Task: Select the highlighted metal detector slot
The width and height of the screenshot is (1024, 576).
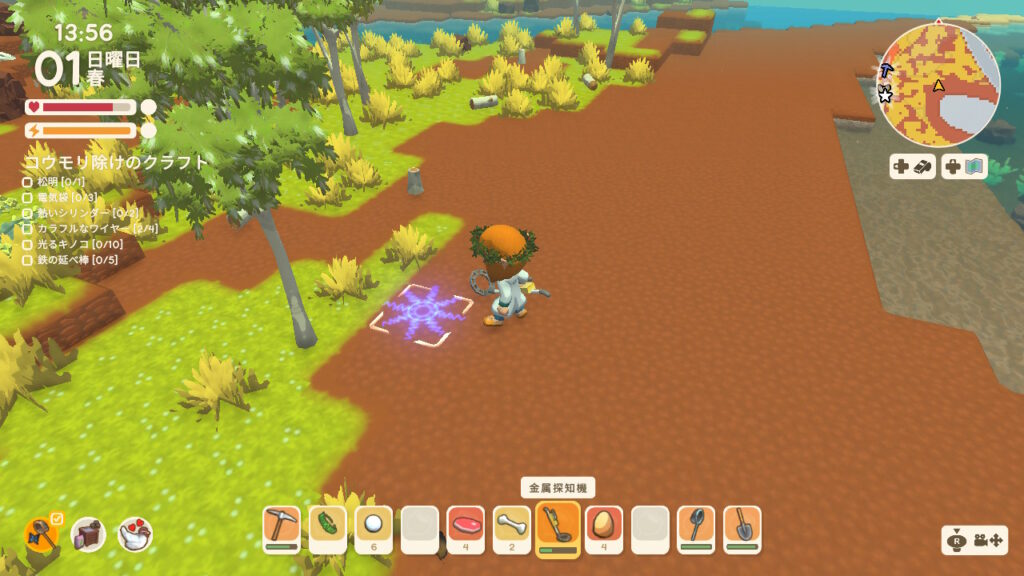Action: pyautogui.click(x=558, y=527)
